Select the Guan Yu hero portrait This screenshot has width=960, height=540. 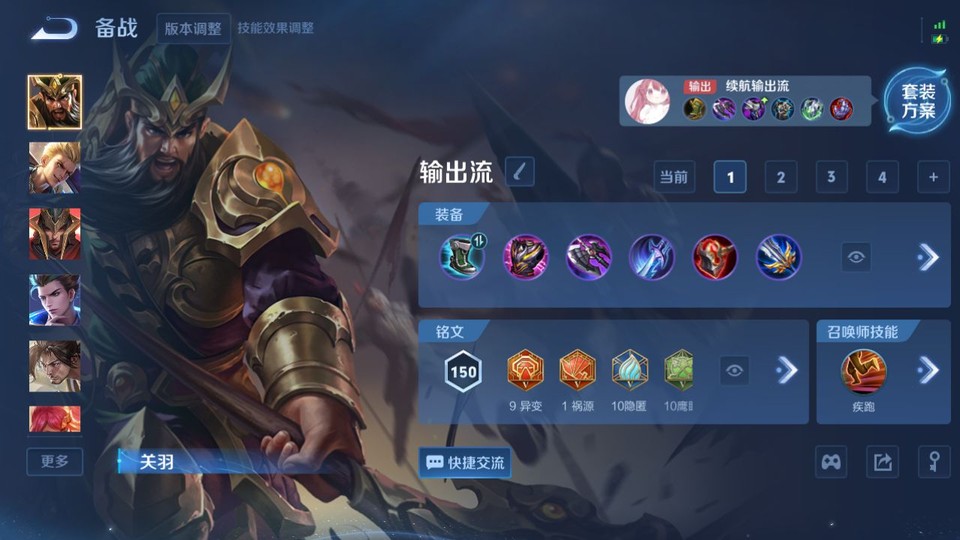click(x=55, y=102)
